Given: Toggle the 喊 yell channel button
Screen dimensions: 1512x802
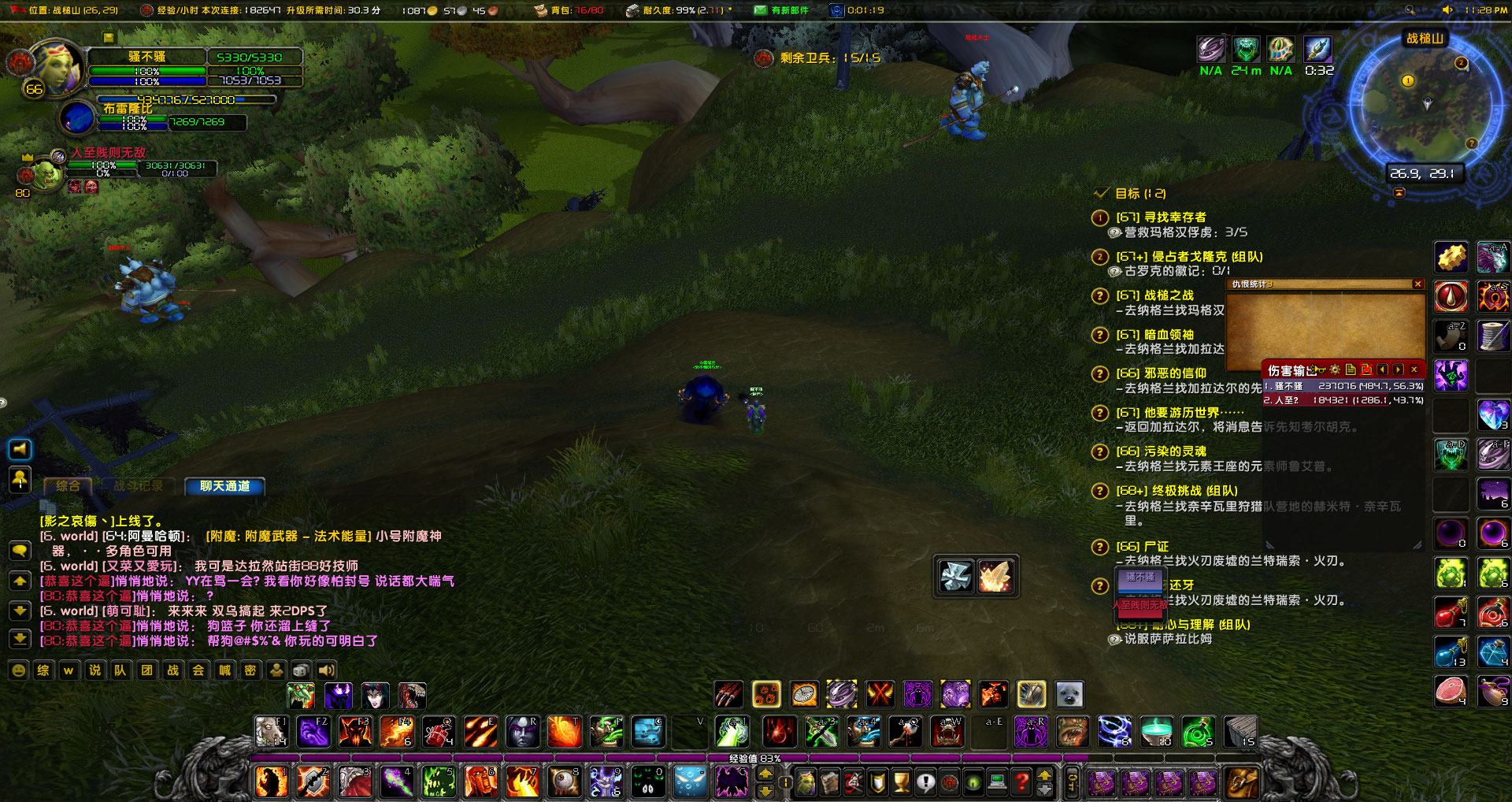Looking at the screenshot, I should 224,671.
